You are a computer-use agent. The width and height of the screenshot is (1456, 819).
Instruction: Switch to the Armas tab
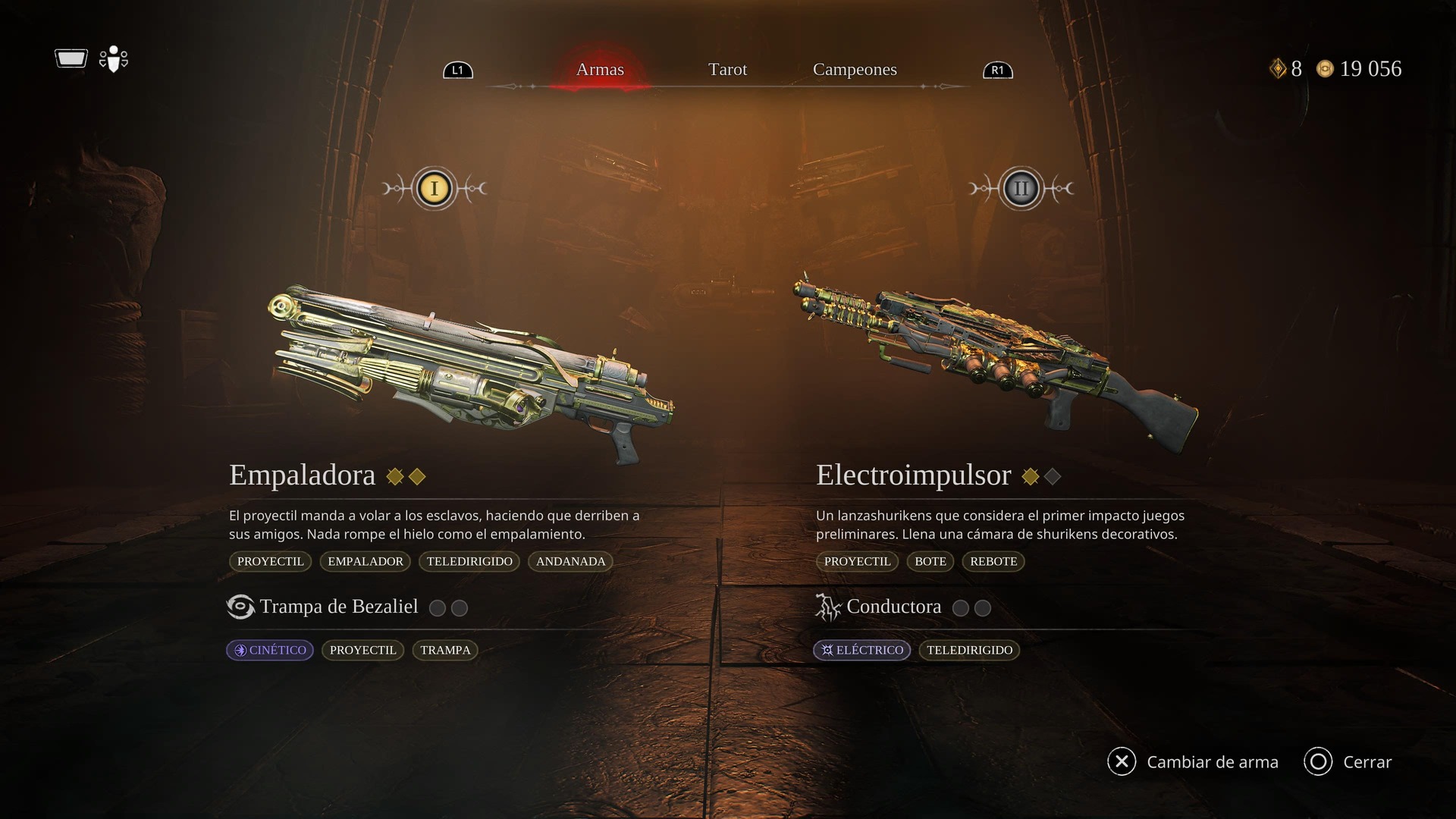pyautogui.click(x=600, y=70)
